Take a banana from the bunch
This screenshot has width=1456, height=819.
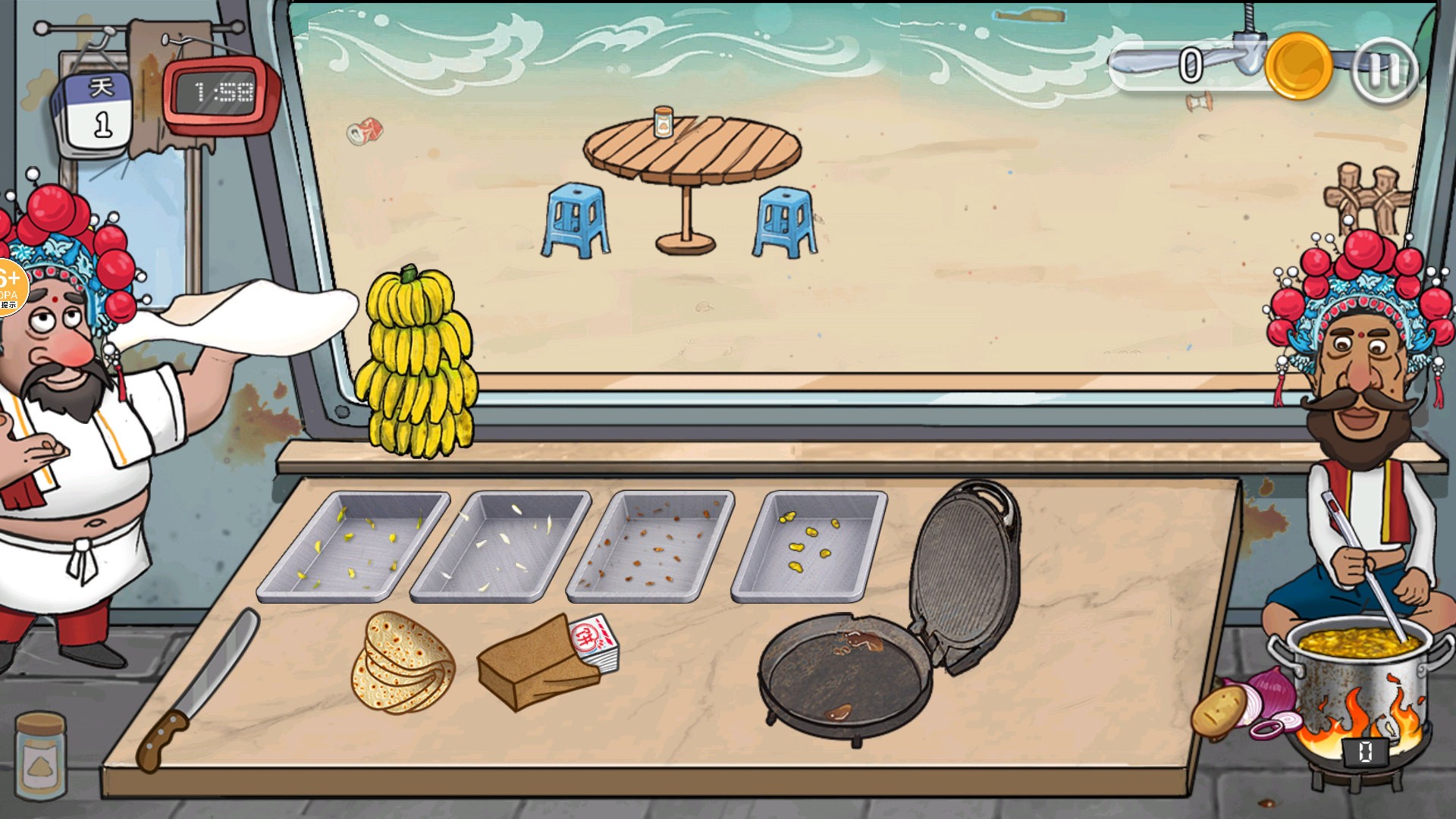(x=417, y=364)
